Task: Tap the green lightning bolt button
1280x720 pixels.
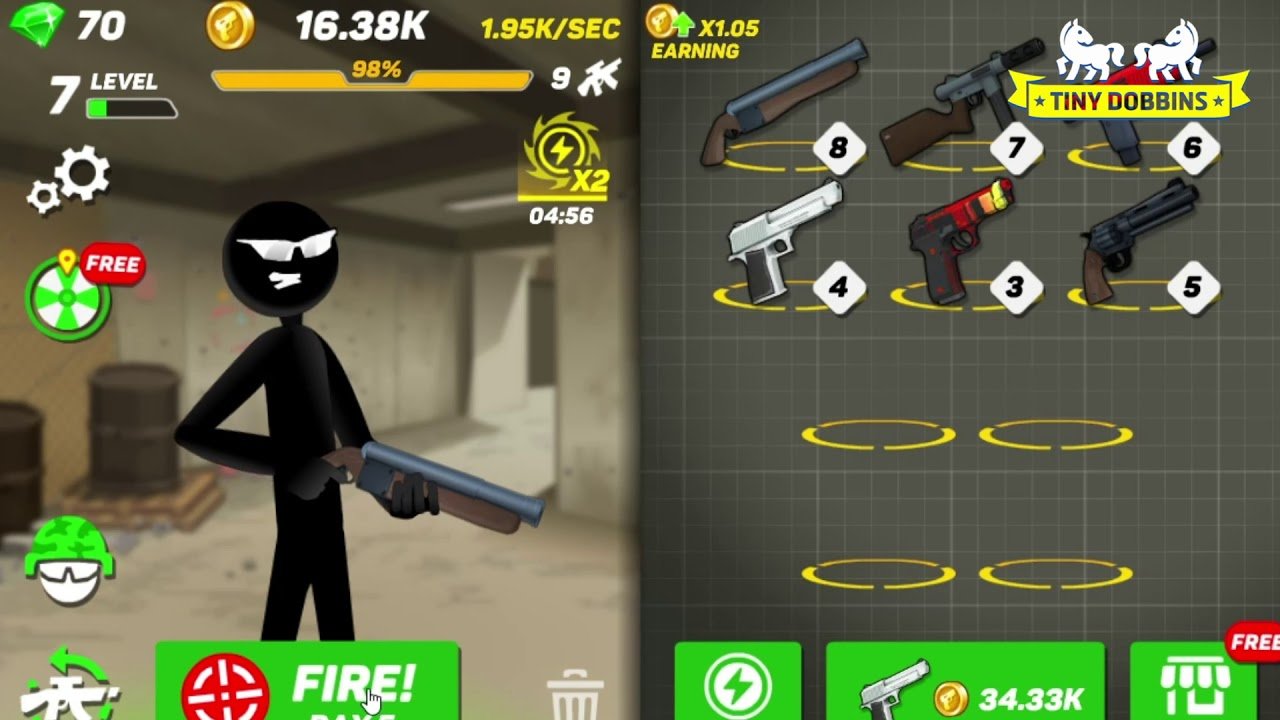Action: [x=738, y=686]
